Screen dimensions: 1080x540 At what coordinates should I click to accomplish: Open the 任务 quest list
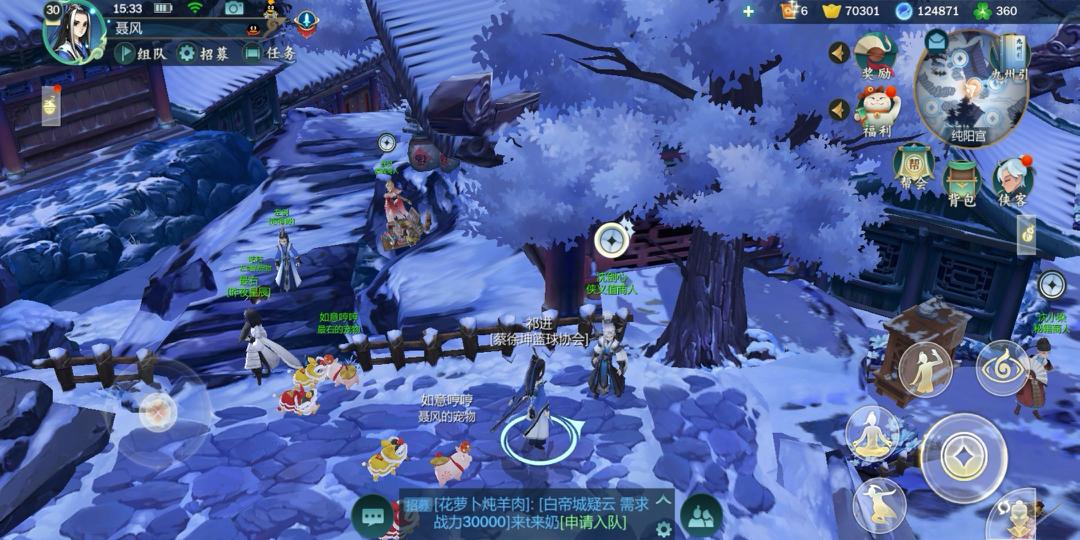(x=270, y=54)
